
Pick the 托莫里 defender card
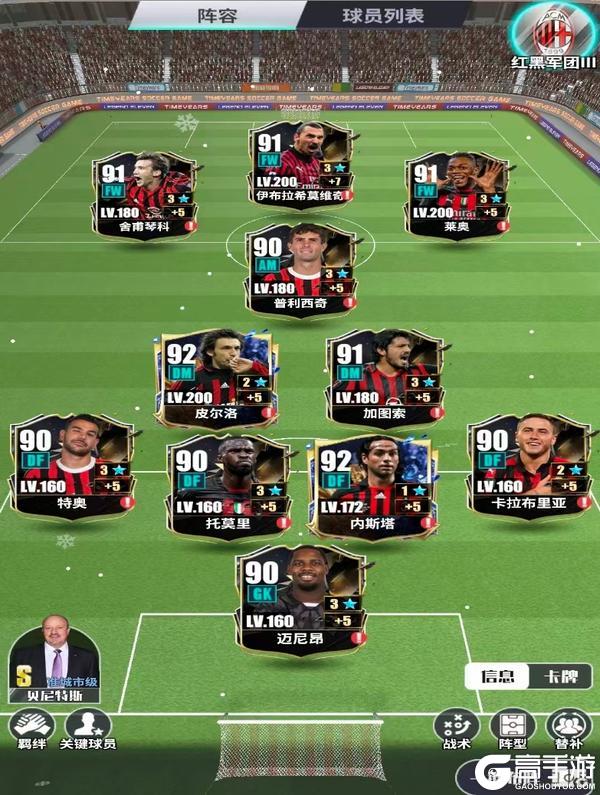point(227,480)
